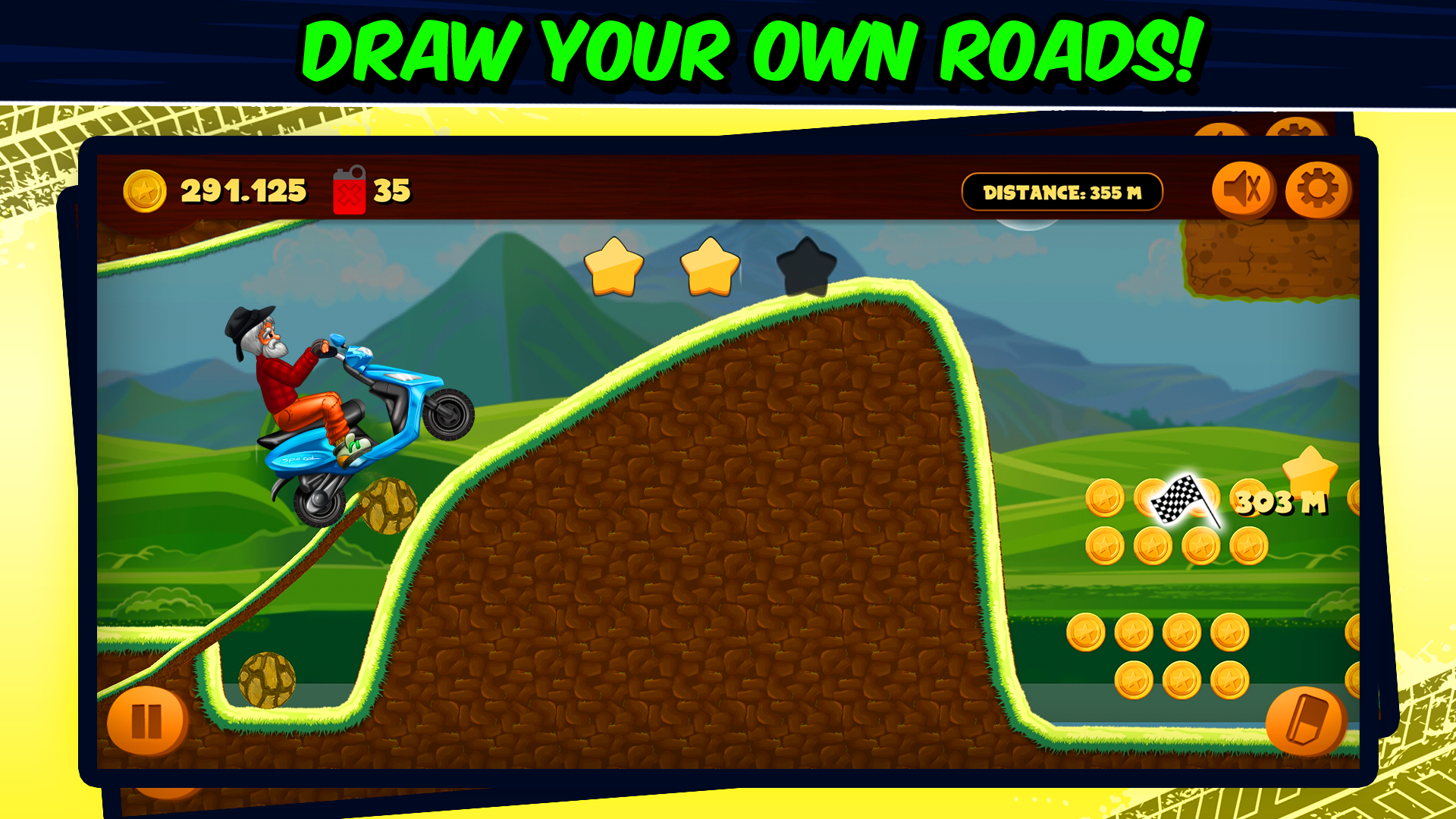Open the Distance: 355 M badge

click(x=1062, y=192)
